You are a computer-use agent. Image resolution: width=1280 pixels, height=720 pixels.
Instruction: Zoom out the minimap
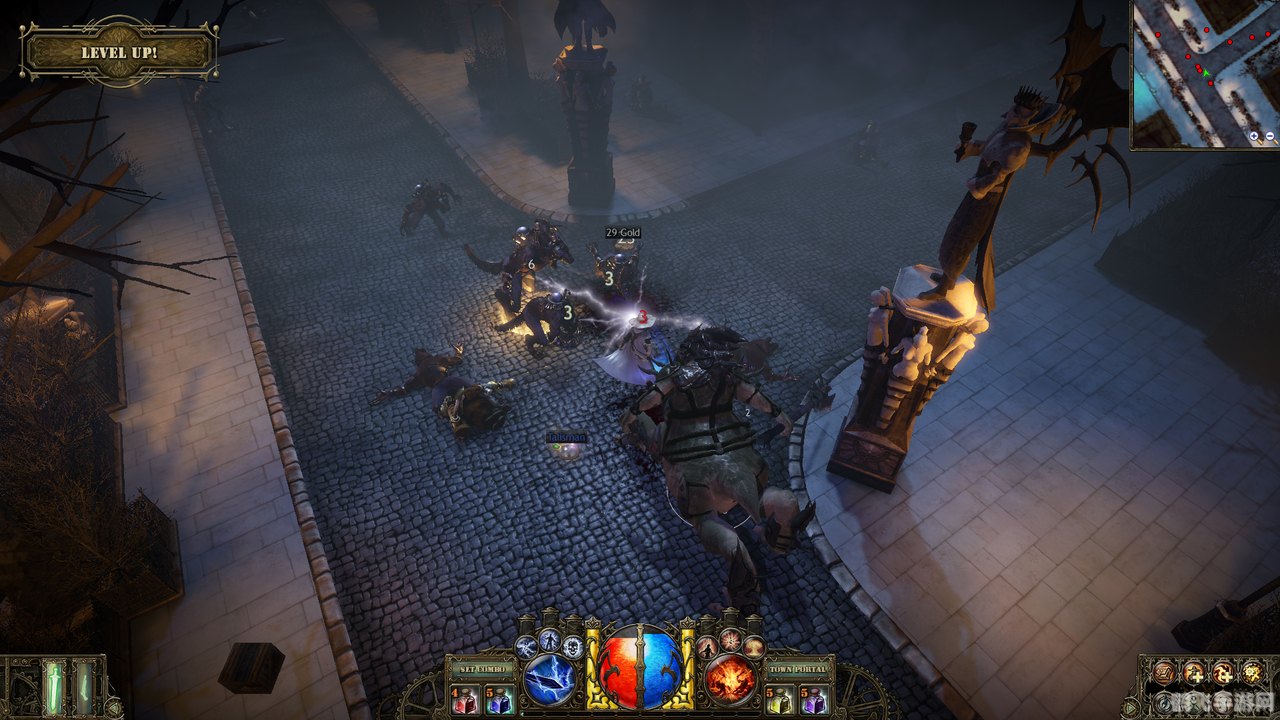1270,136
